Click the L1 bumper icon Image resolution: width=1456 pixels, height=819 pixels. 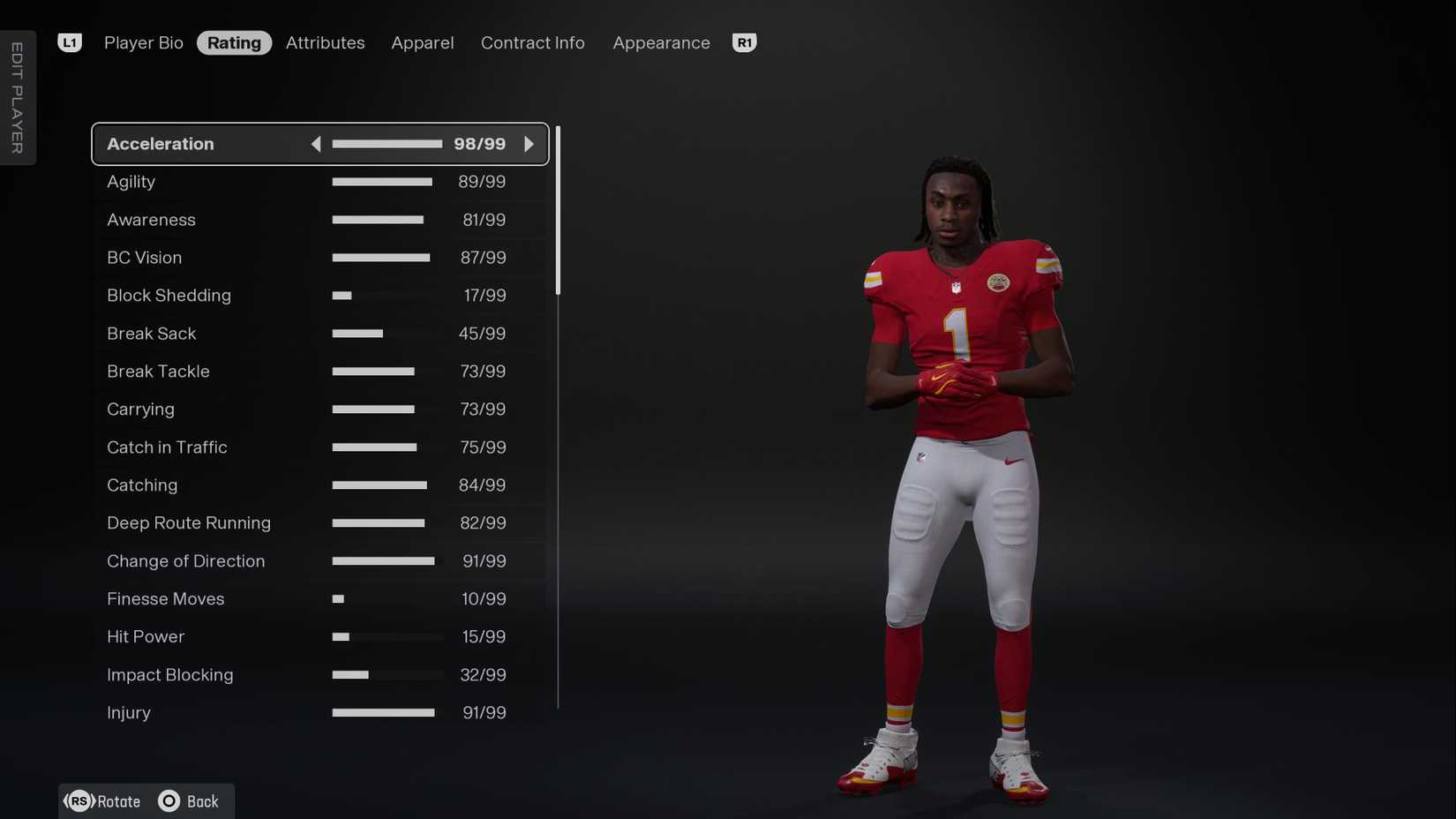pos(70,41)
